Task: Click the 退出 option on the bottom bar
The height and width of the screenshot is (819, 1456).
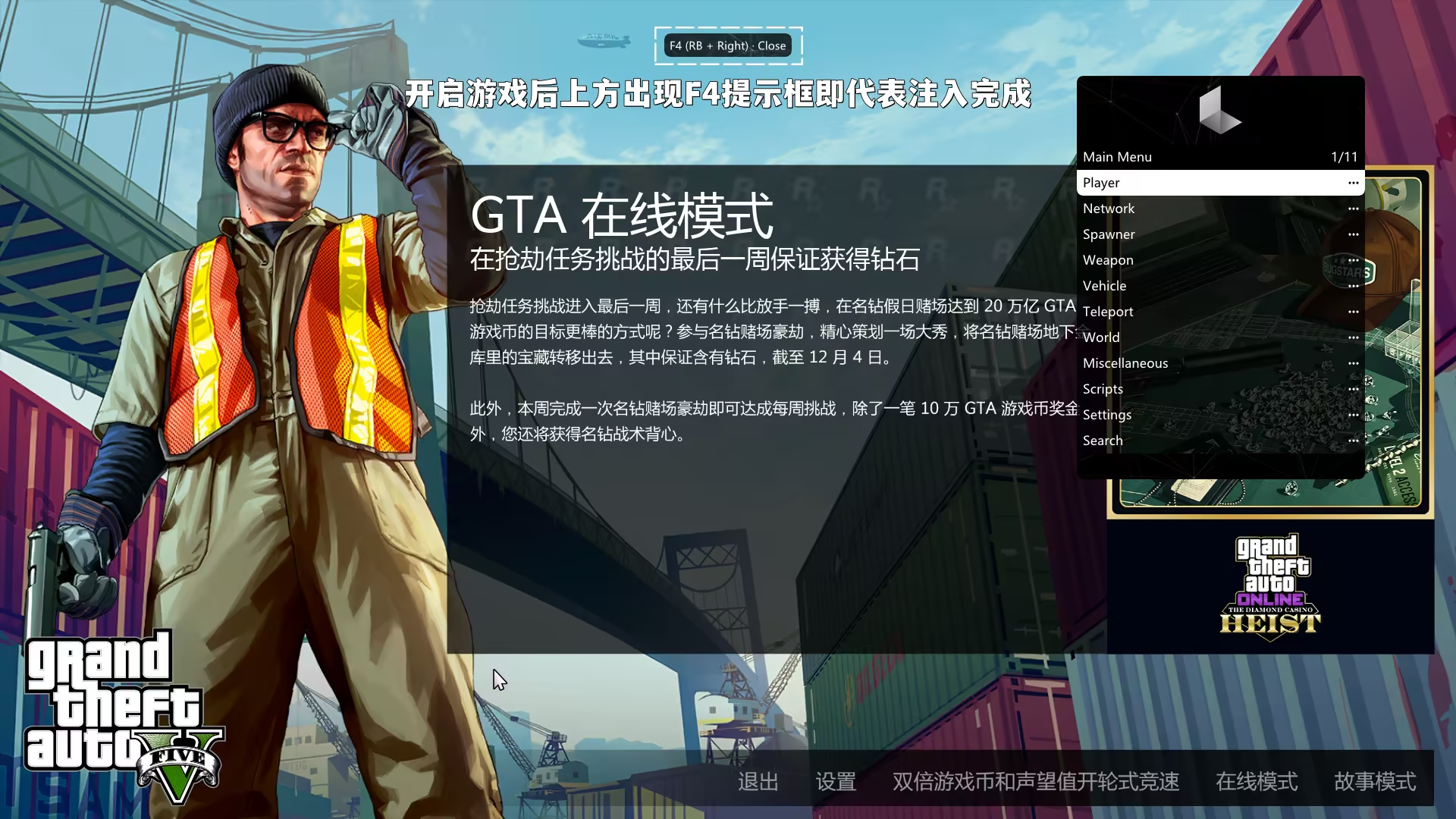Action: click(758, 782)
